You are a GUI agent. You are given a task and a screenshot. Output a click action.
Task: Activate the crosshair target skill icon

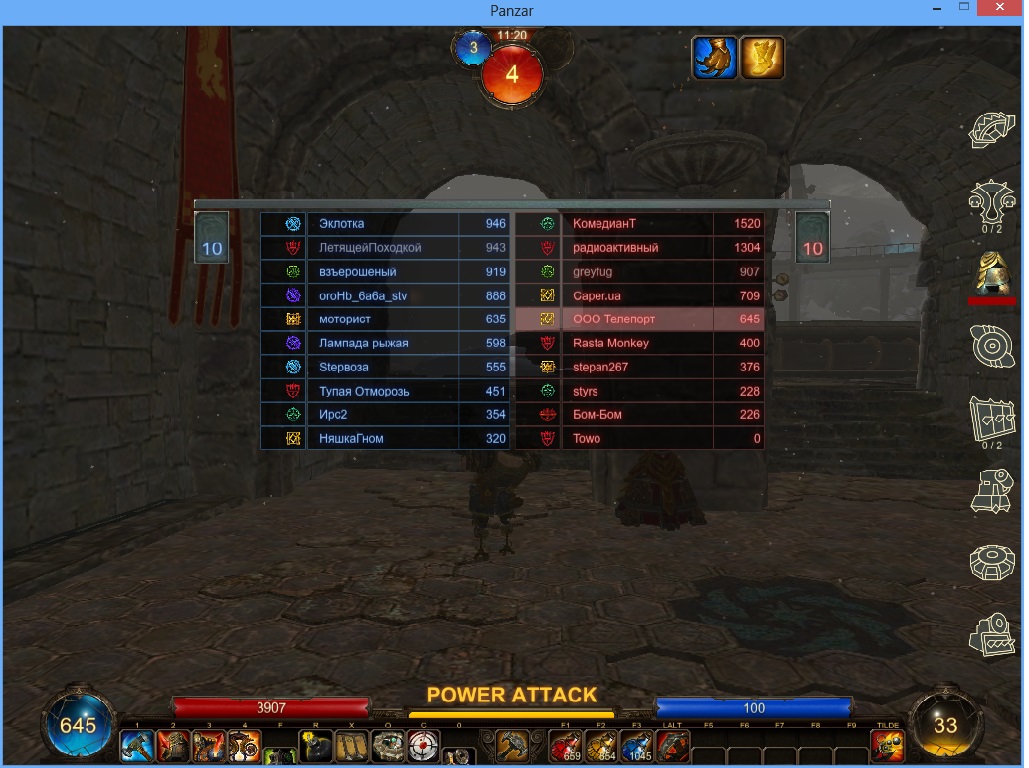(423, 746)
